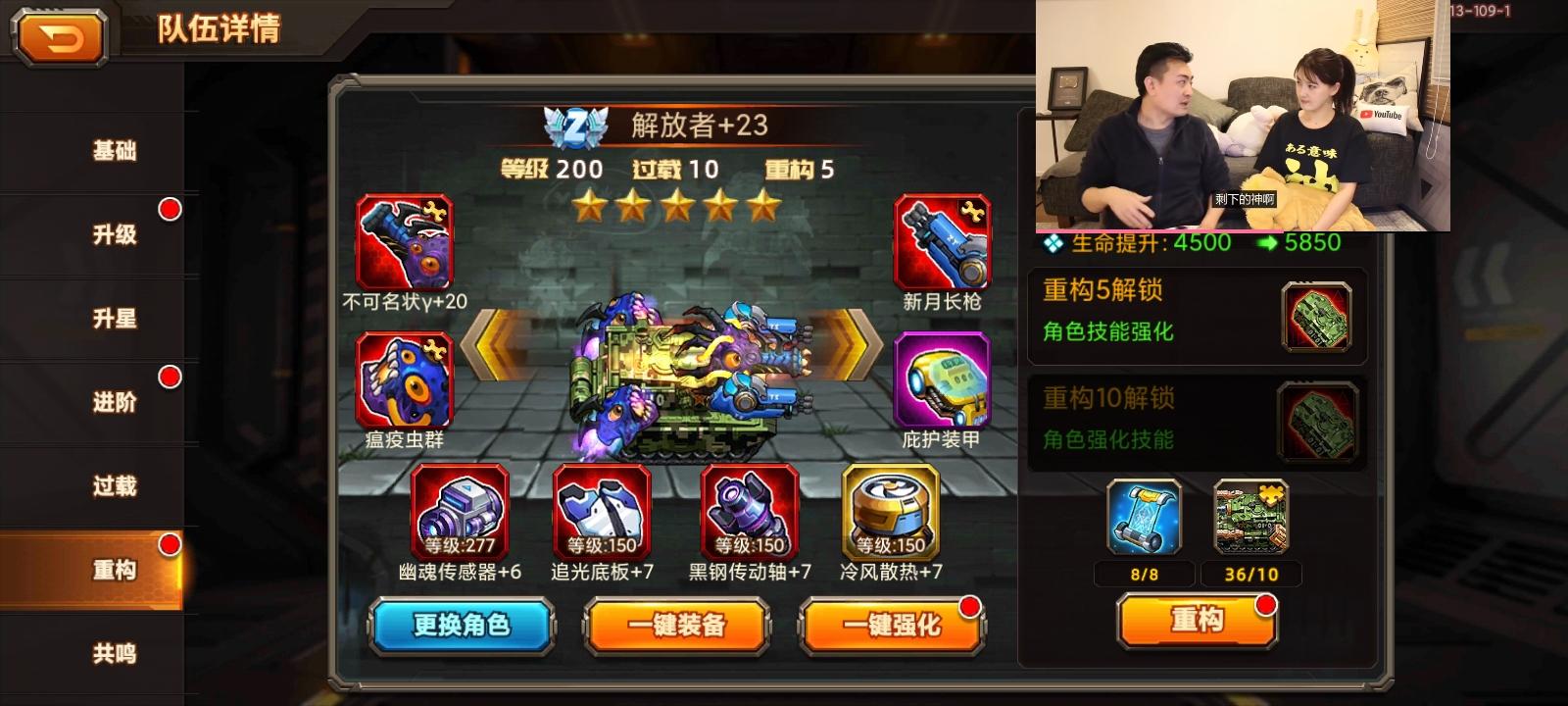Click the 更换角色 button
Image resolution: width=1568 pixels, height=706 pixels.
pyautogui.click(x=461, y=625)
